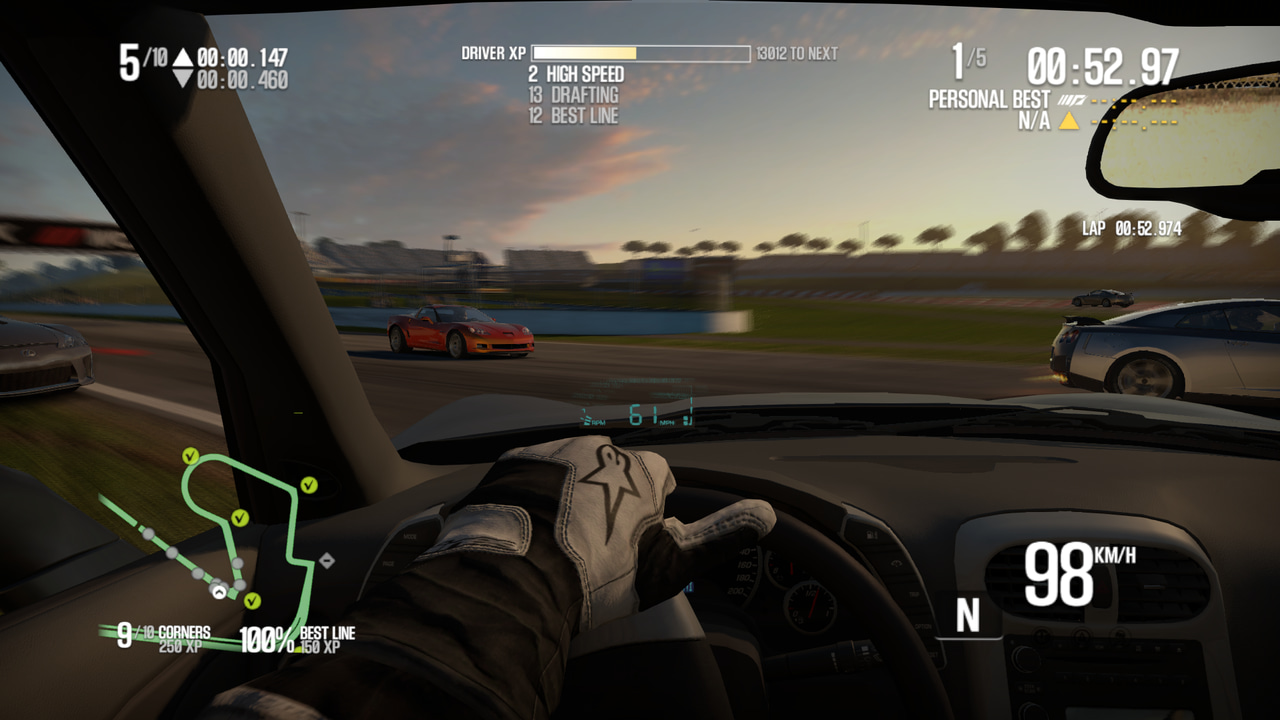The image size is (1280, 720).
Task: Click the grey diamond marker on minimap
Action: (x=326, y=561)
